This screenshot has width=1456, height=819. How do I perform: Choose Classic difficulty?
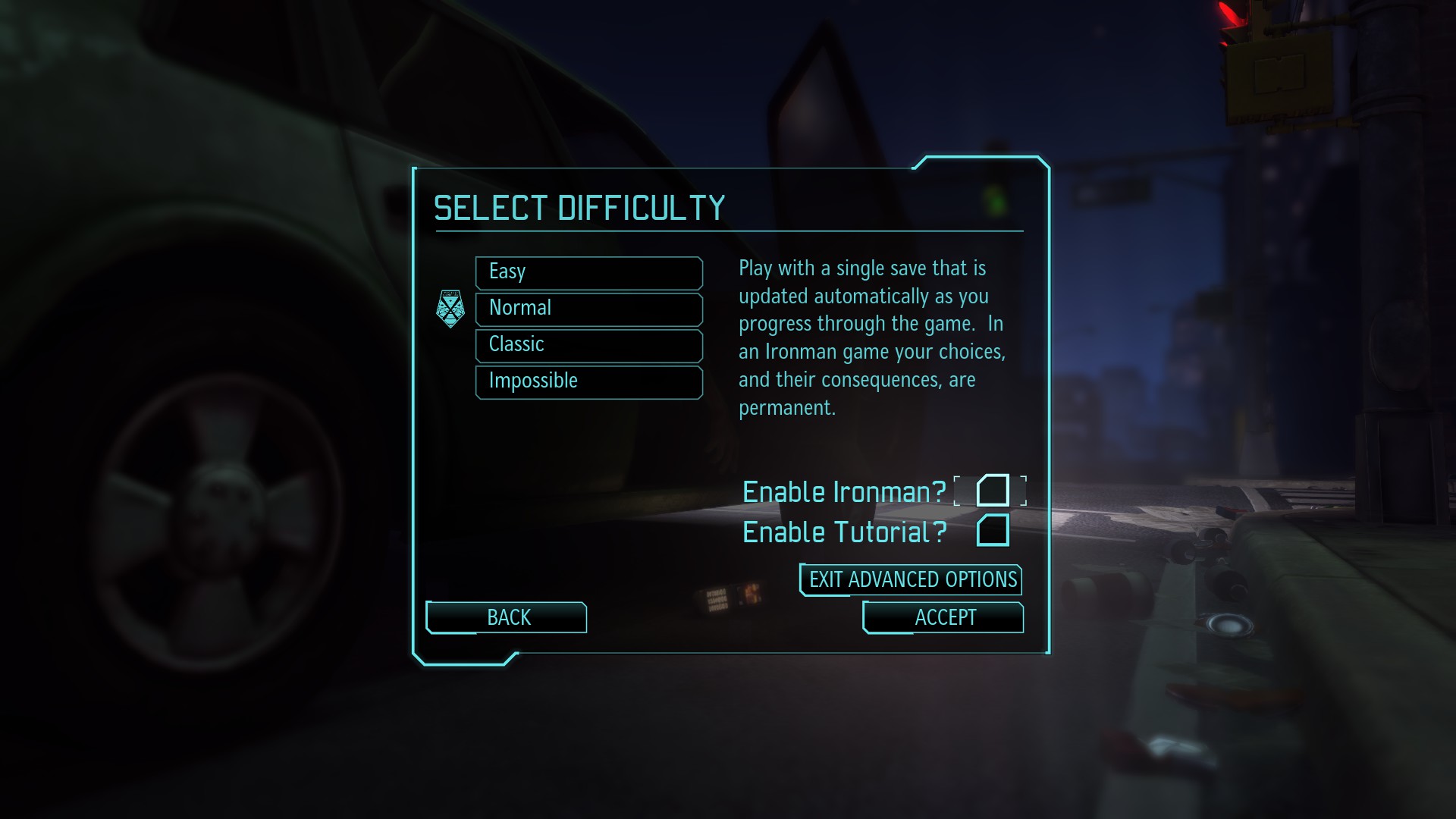click(x=588, y=345)
